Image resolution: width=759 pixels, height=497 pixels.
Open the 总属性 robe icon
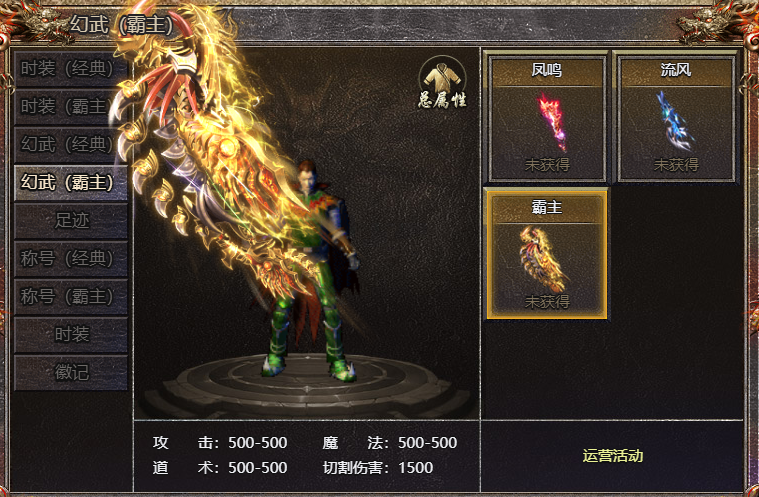click(442, 83)
